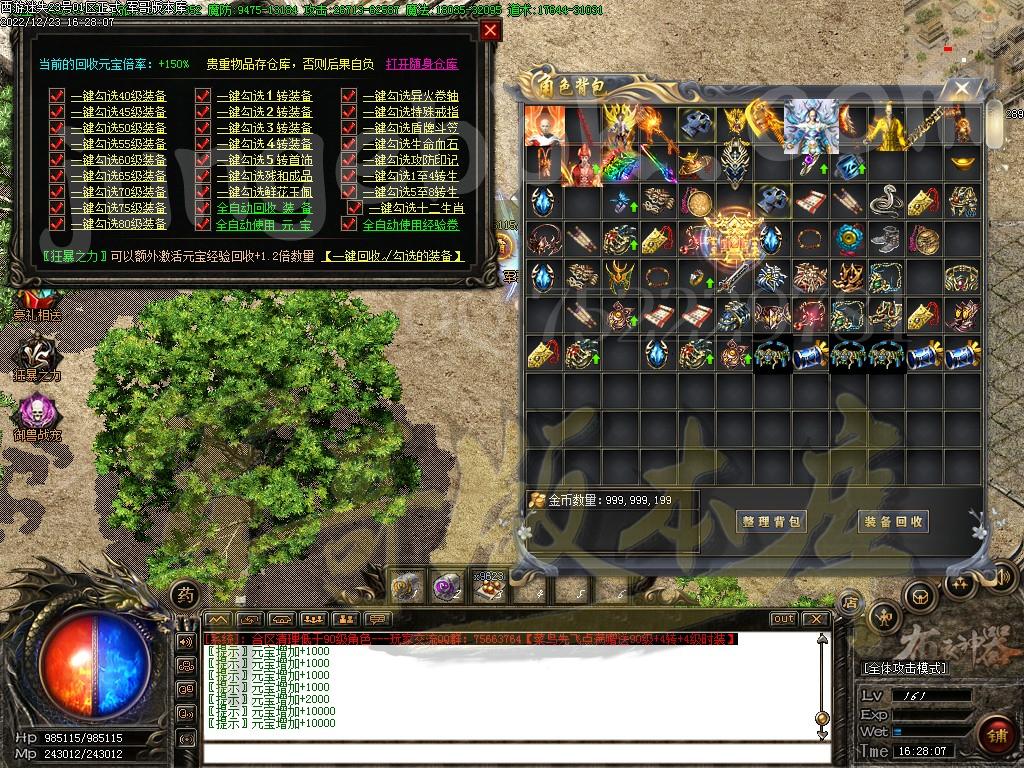This screenshot has height=768, width=1024.
Task: Click the 装备回收 equipment recycle button
Action: pyautogui.click(x=893, y=521)
